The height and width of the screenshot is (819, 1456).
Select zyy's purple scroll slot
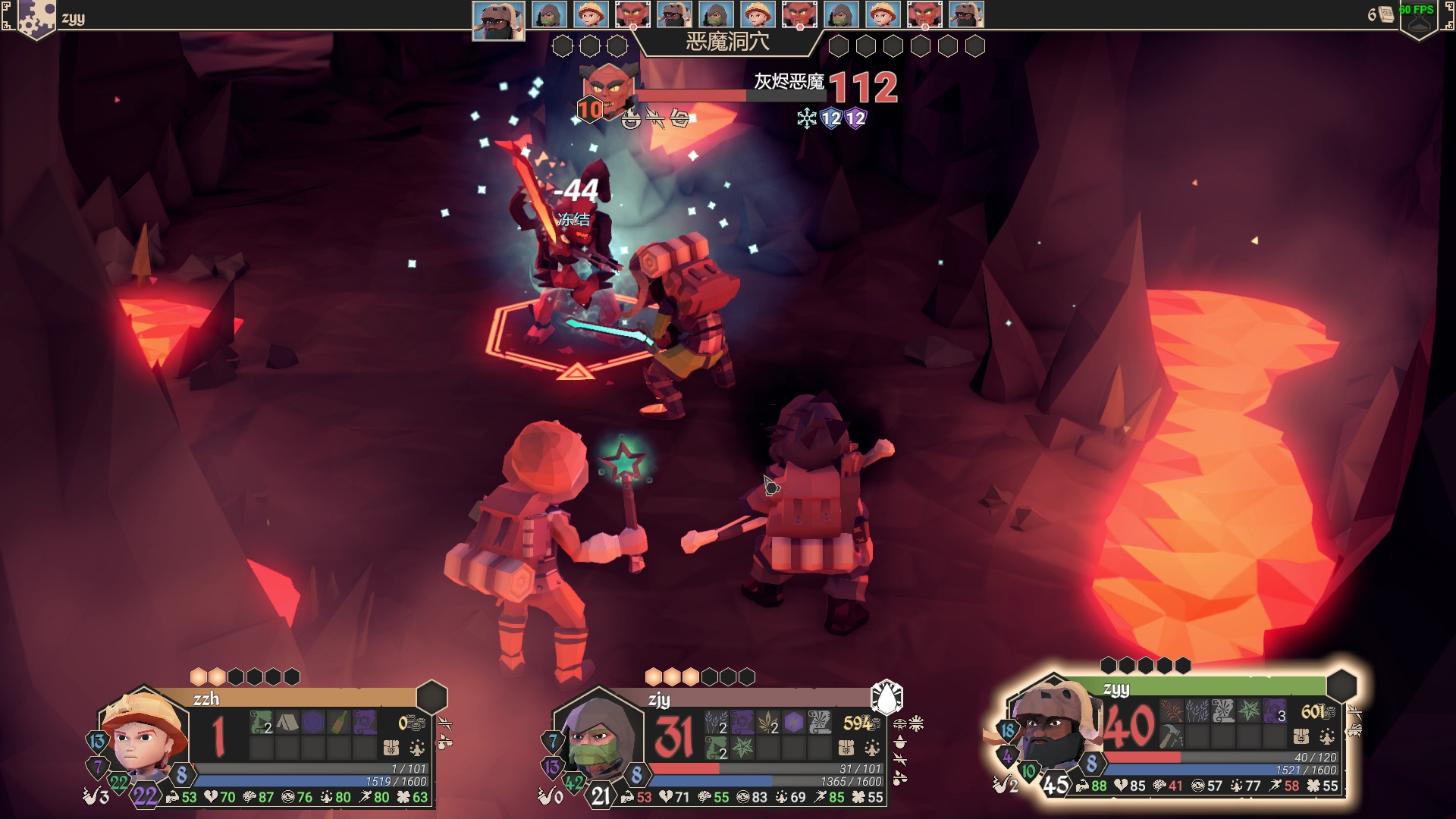[1274, 711]
